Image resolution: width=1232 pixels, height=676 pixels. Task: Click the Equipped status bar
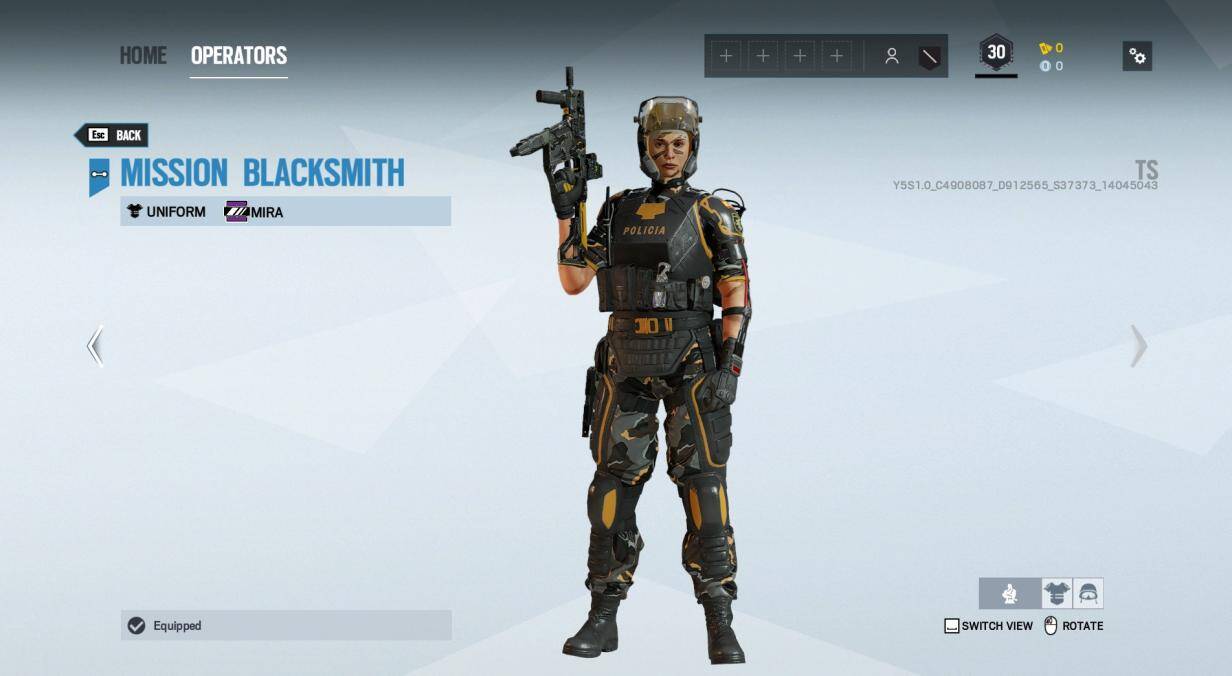tap(286, 625)
